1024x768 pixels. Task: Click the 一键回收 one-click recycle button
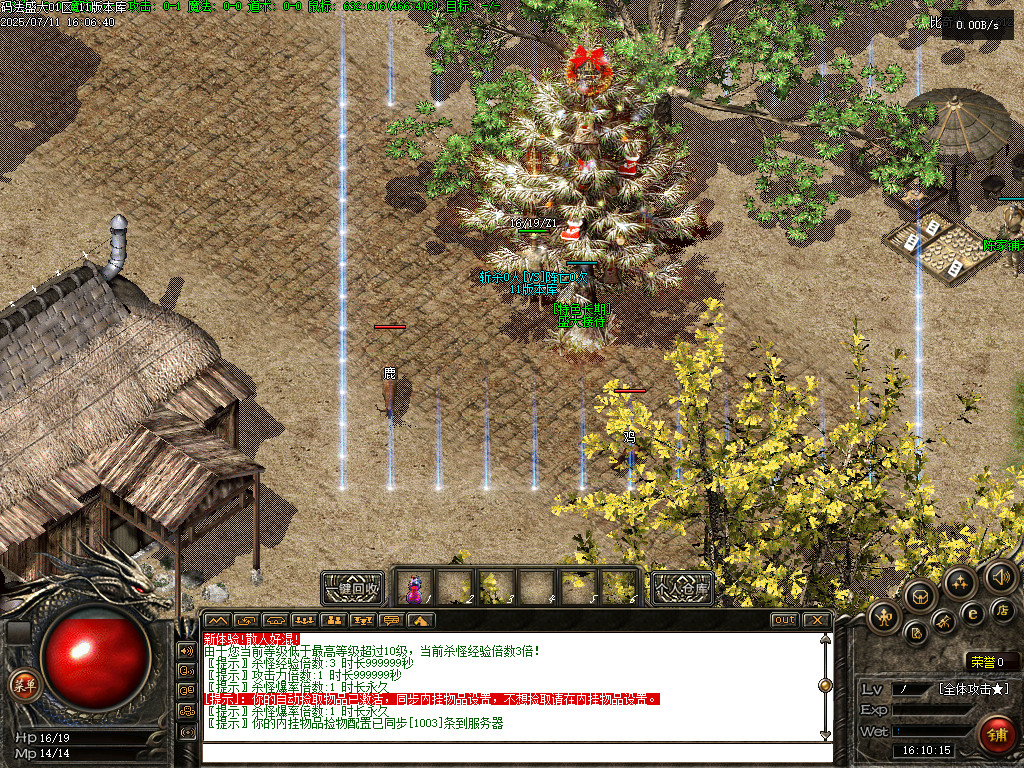click(353, 587)
